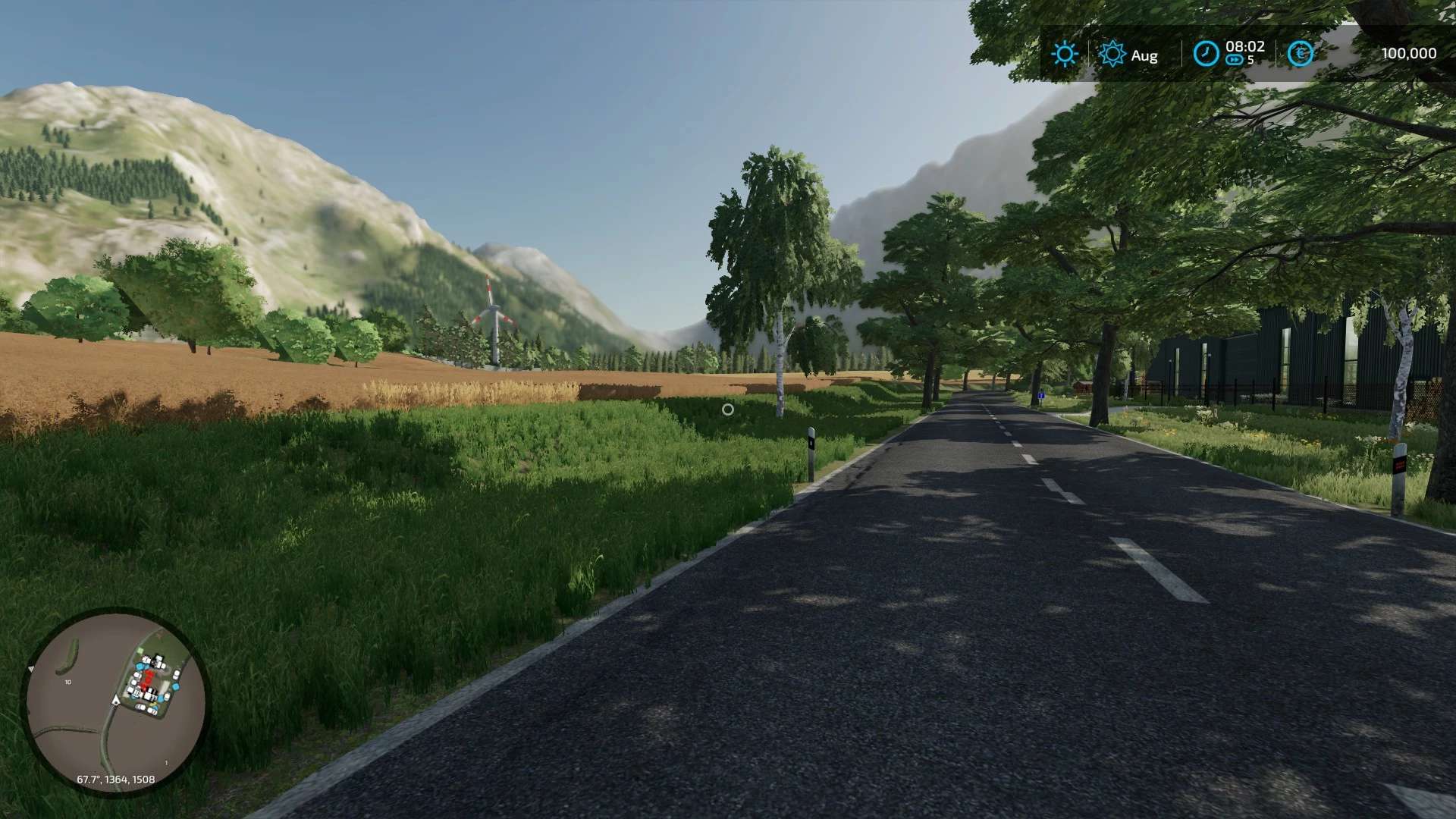Click the current weather sun icon
Screen dimensions: 1456x819
coord(1065,54)
